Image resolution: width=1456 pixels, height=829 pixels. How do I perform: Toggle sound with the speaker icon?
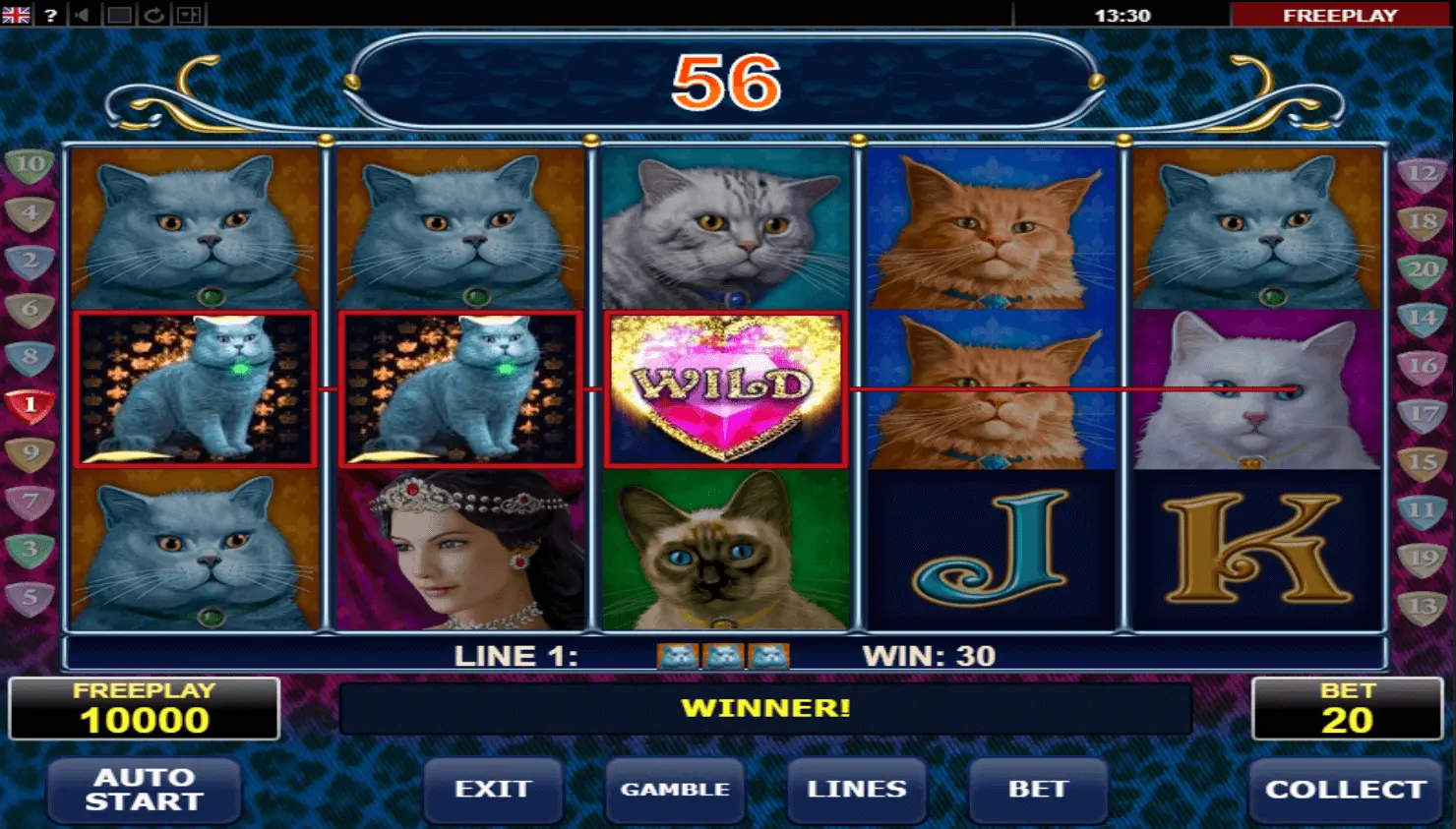pyautogui.click(x=83, y=15)
